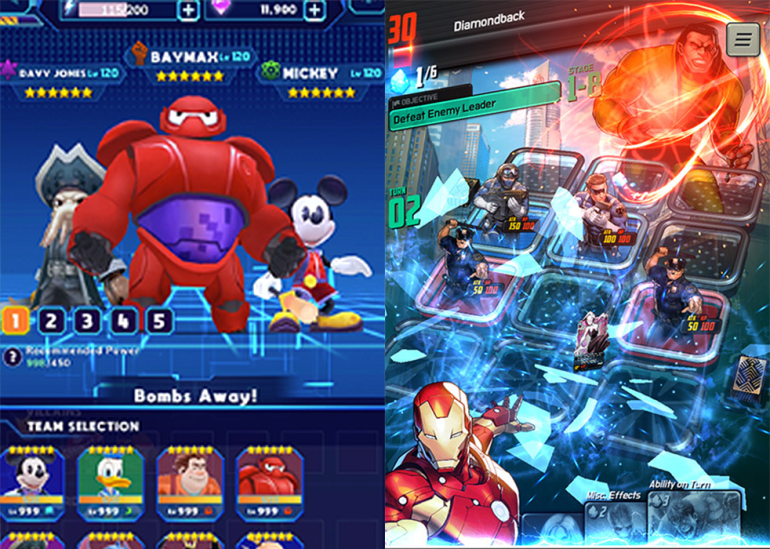Image resolution: width=770 pixels, height=549 pixels.
Task: Switch to wave number 5
Action: (x=160, y=321)
